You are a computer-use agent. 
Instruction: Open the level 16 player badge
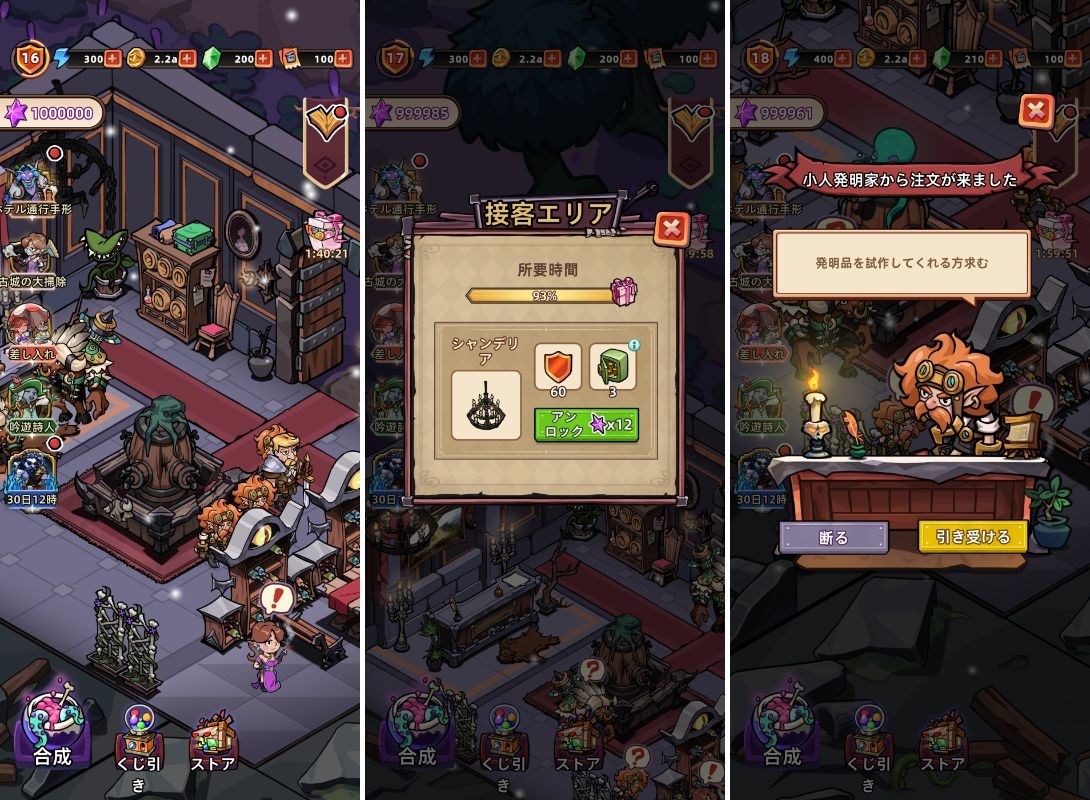pos(31,59)
